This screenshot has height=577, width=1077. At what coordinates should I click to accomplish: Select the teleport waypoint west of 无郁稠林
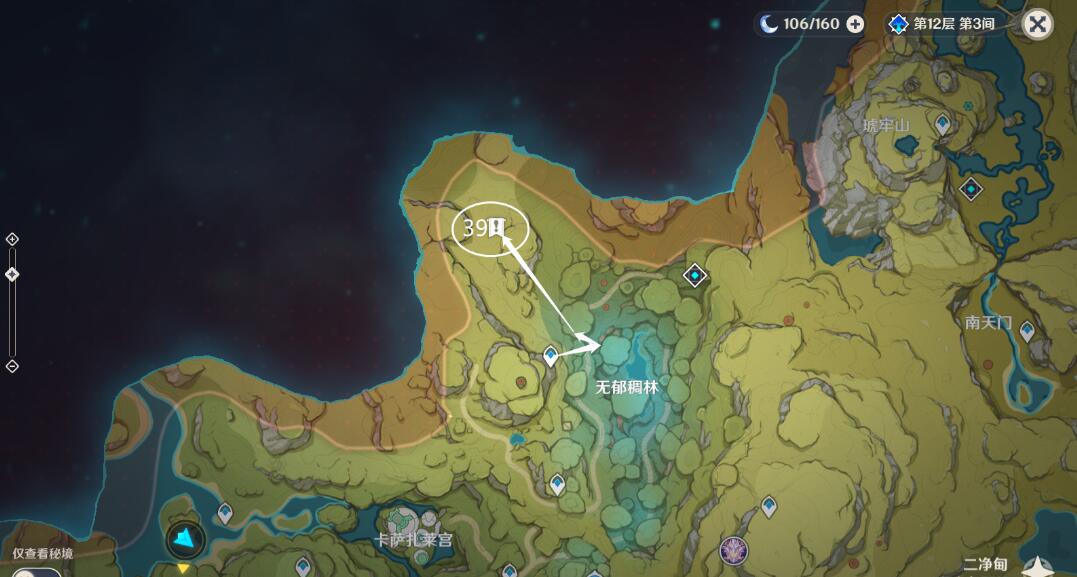click(x=550, y=356)
